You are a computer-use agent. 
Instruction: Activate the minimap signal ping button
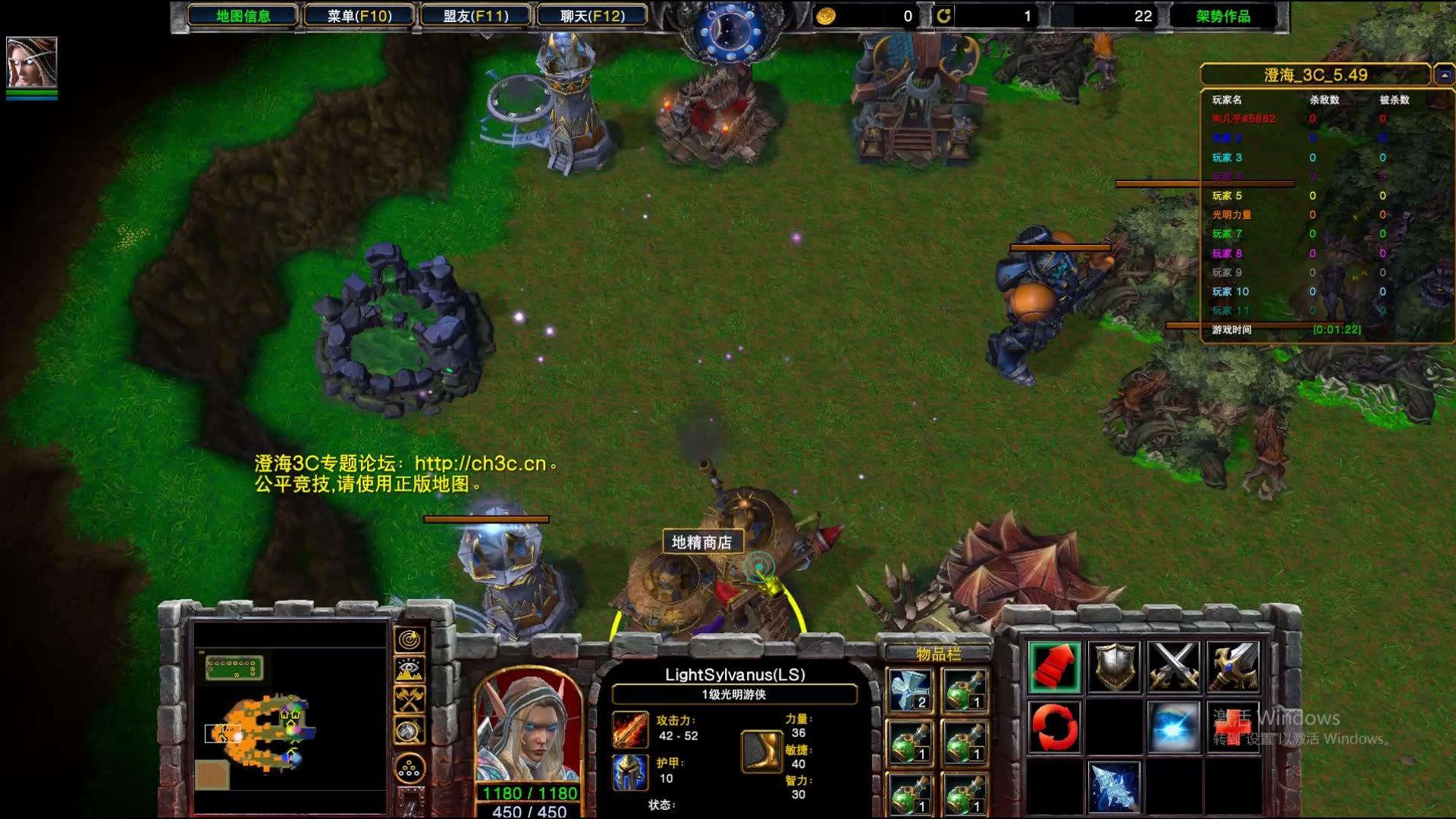(409, 641)
